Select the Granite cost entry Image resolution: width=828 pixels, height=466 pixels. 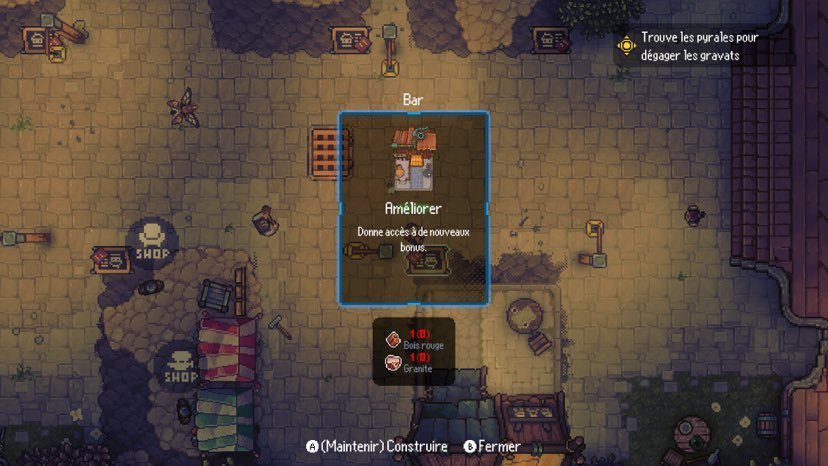414,362
